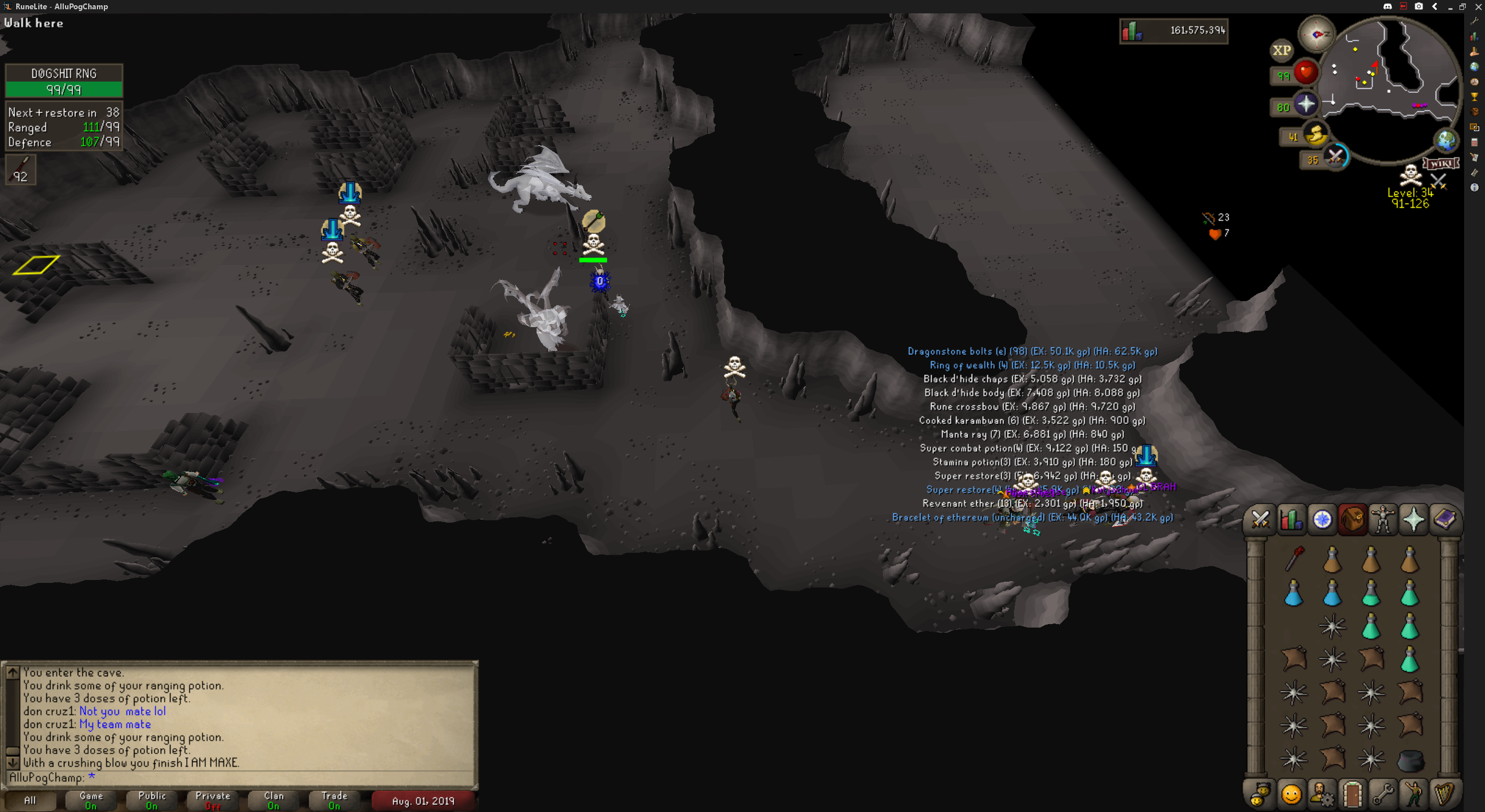This screenshot has width=1485, height=812.
Task: Toggle run with the boot orb
Action: pyautogui.click(x=1316, y=136)
